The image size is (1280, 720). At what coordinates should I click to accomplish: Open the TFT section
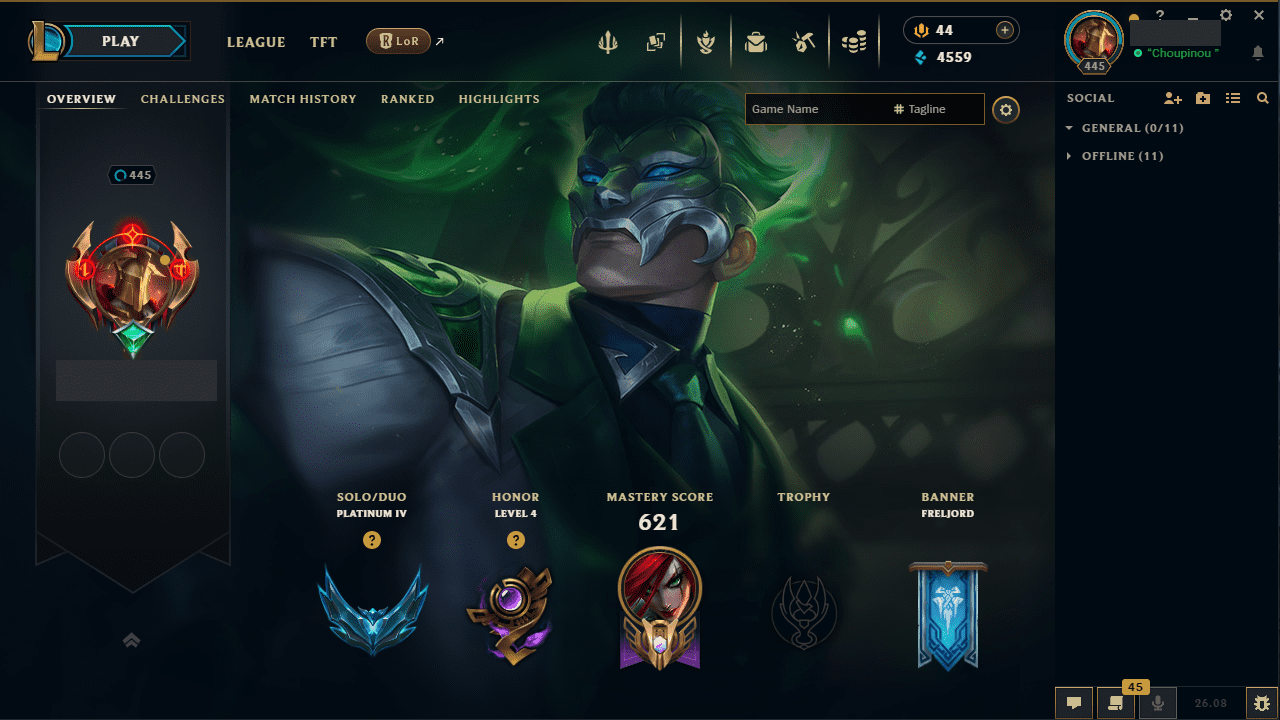pyautogui.click(x=323, y=42)
